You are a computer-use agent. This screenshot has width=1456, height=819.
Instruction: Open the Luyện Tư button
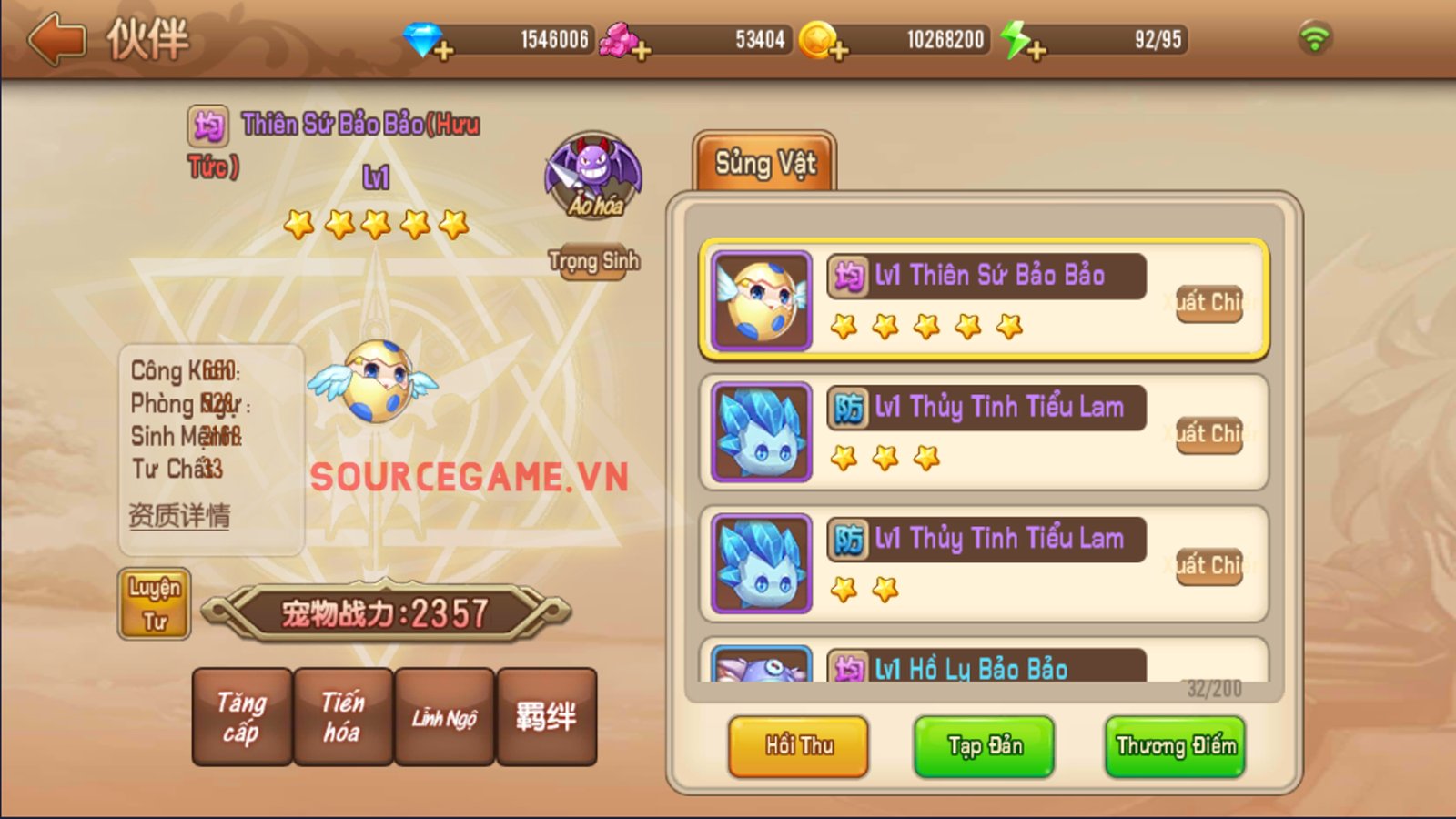(x=154, y=604)
